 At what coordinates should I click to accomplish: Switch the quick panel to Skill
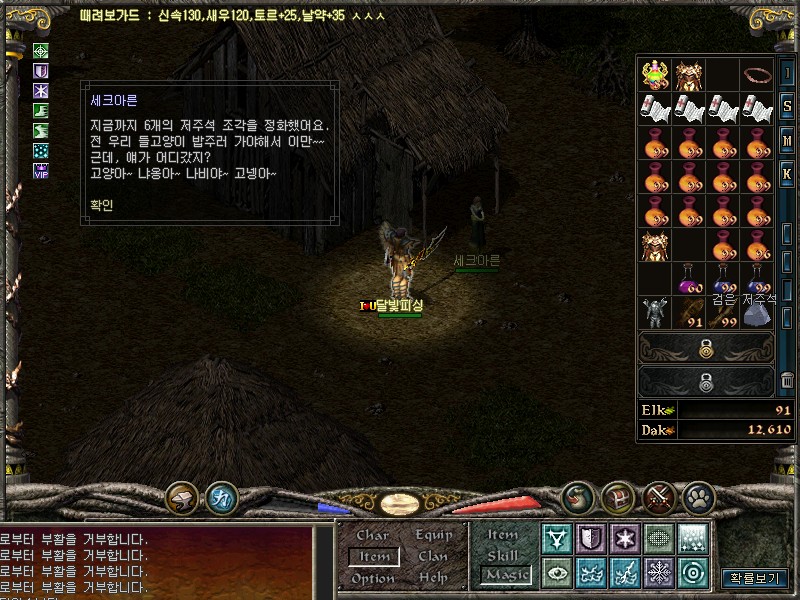503,555
